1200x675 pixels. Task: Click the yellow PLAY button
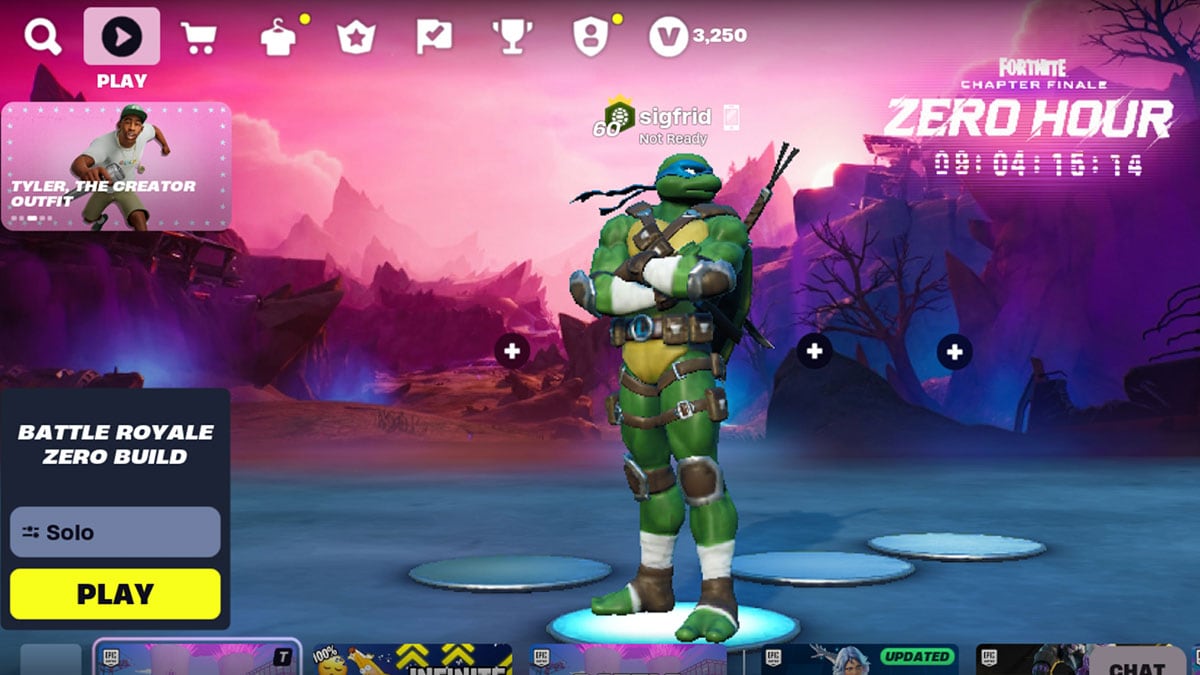[115, 594]
